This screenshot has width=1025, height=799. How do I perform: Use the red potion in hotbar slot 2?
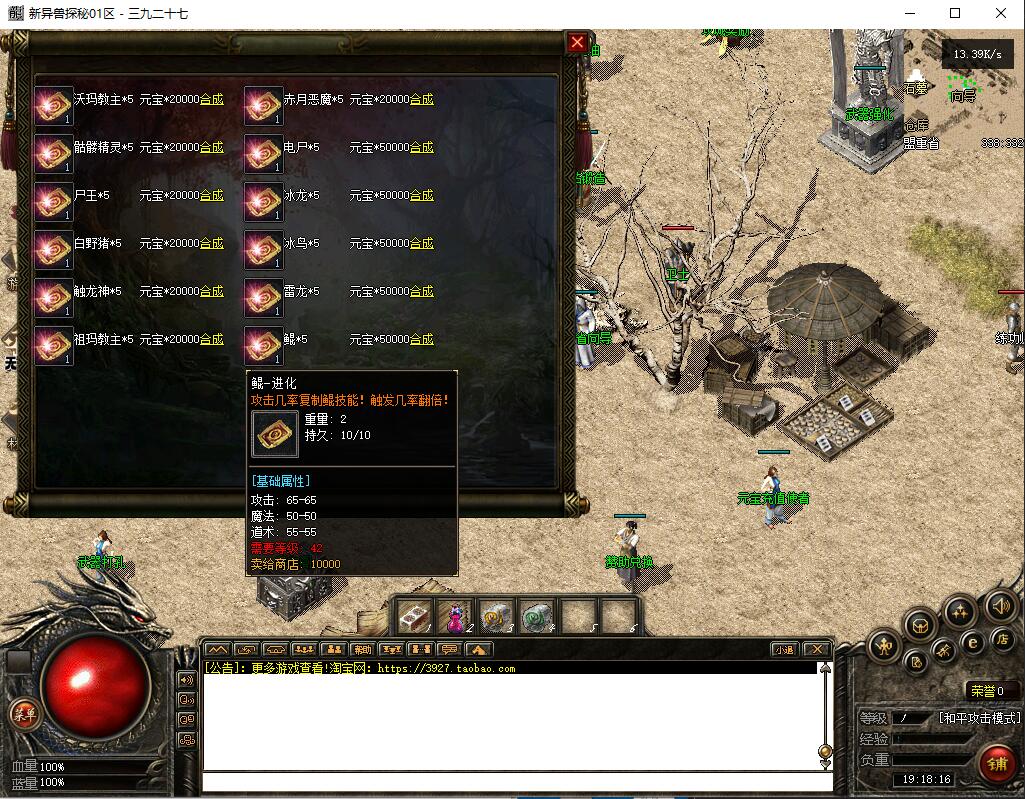(456, 616)
